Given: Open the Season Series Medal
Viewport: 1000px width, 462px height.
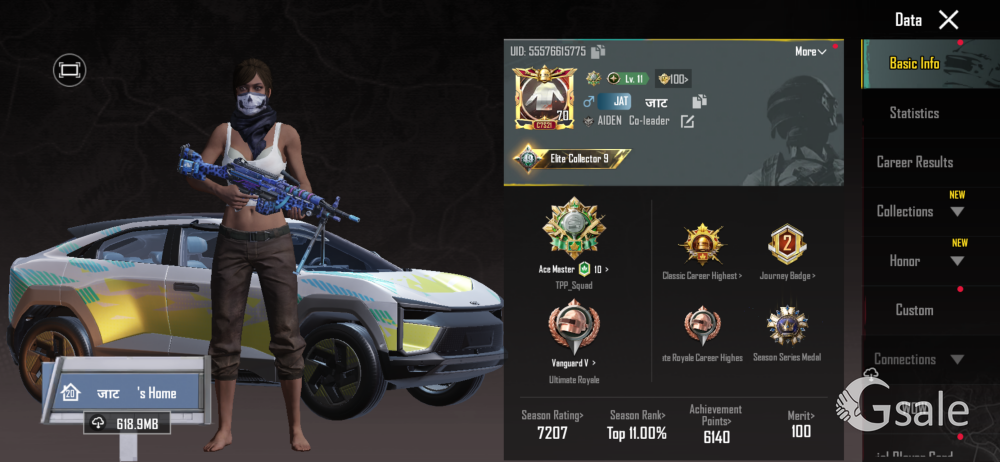Looking at the screenshot, I should (x=787, y=330).
